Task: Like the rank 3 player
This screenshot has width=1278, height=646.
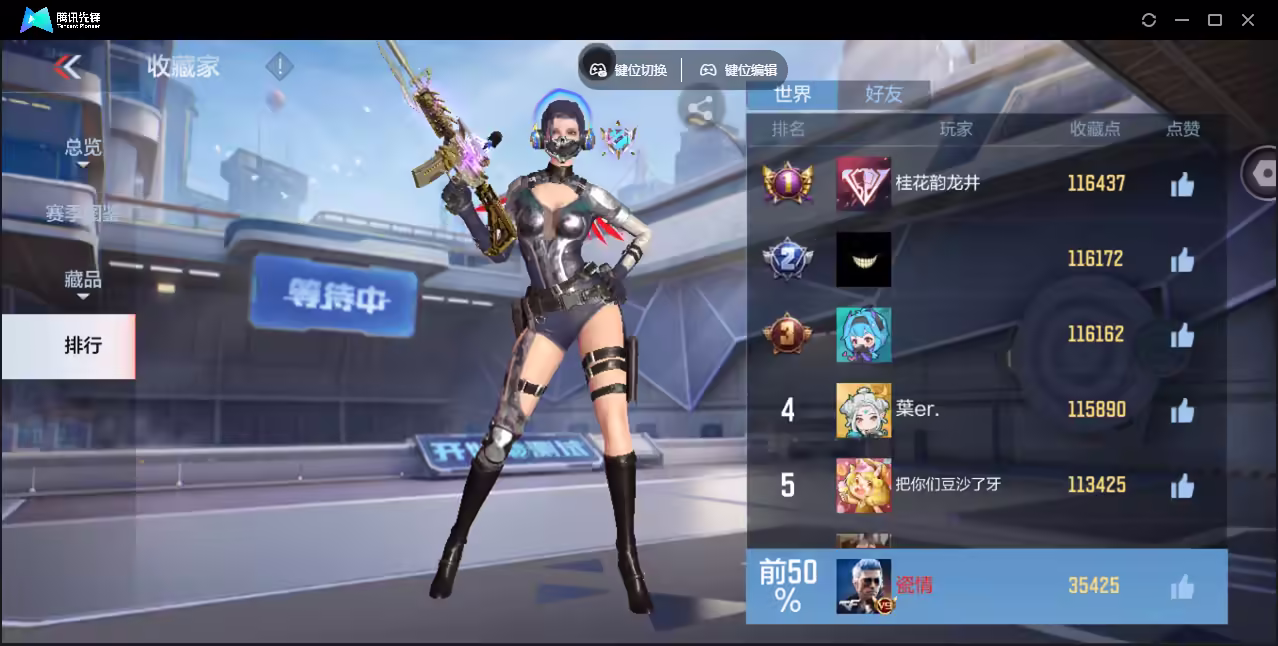Action: tap(1182, 335)
